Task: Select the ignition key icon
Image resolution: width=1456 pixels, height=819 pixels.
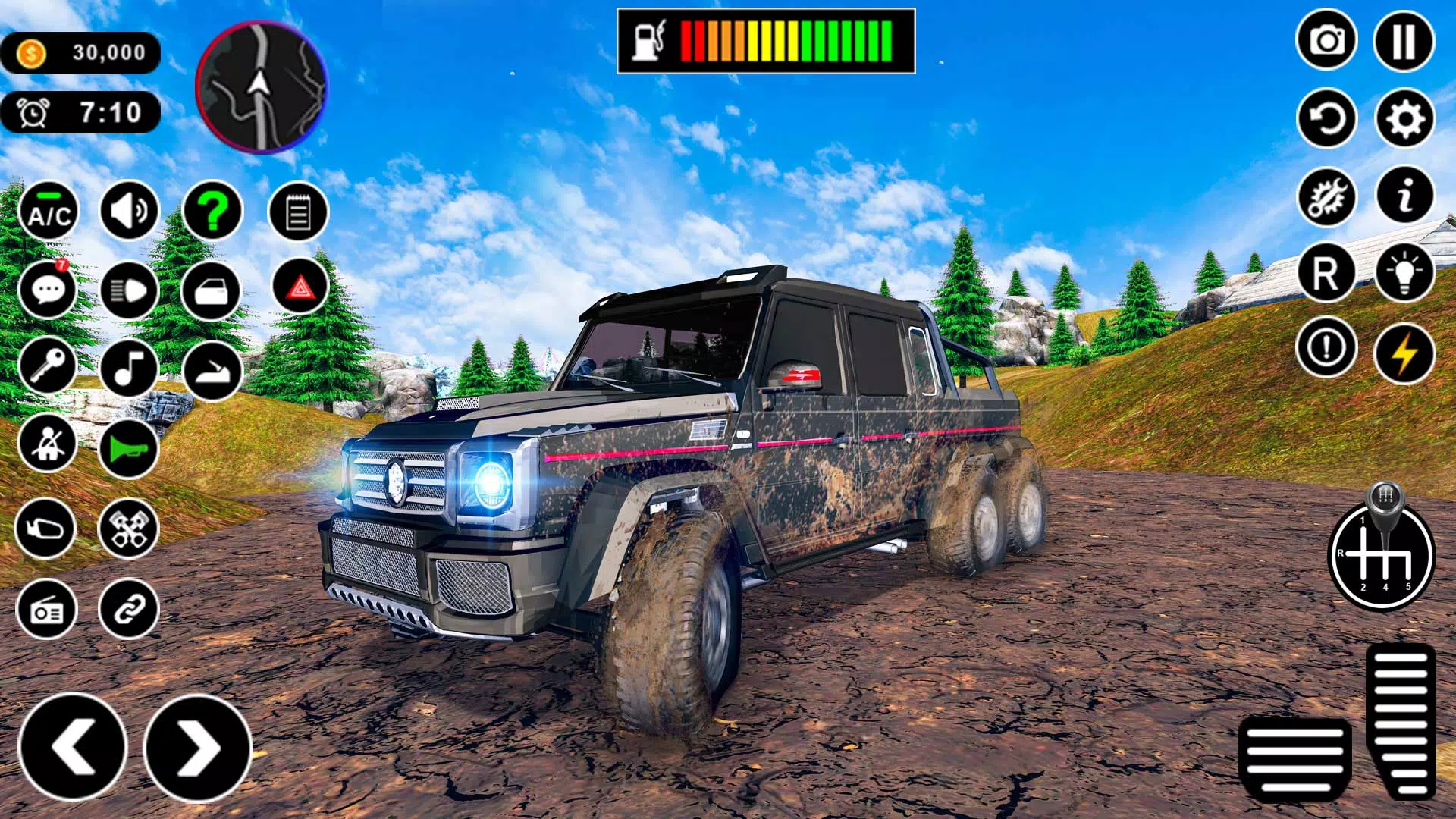Action: pos(47,369)
